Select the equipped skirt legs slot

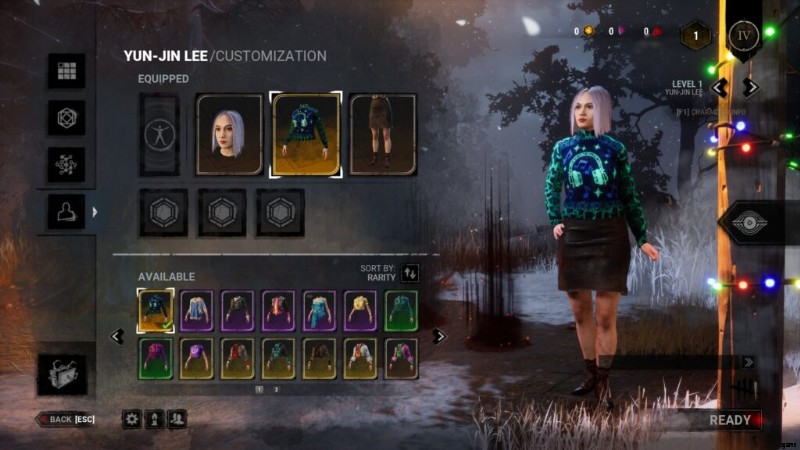382,135
